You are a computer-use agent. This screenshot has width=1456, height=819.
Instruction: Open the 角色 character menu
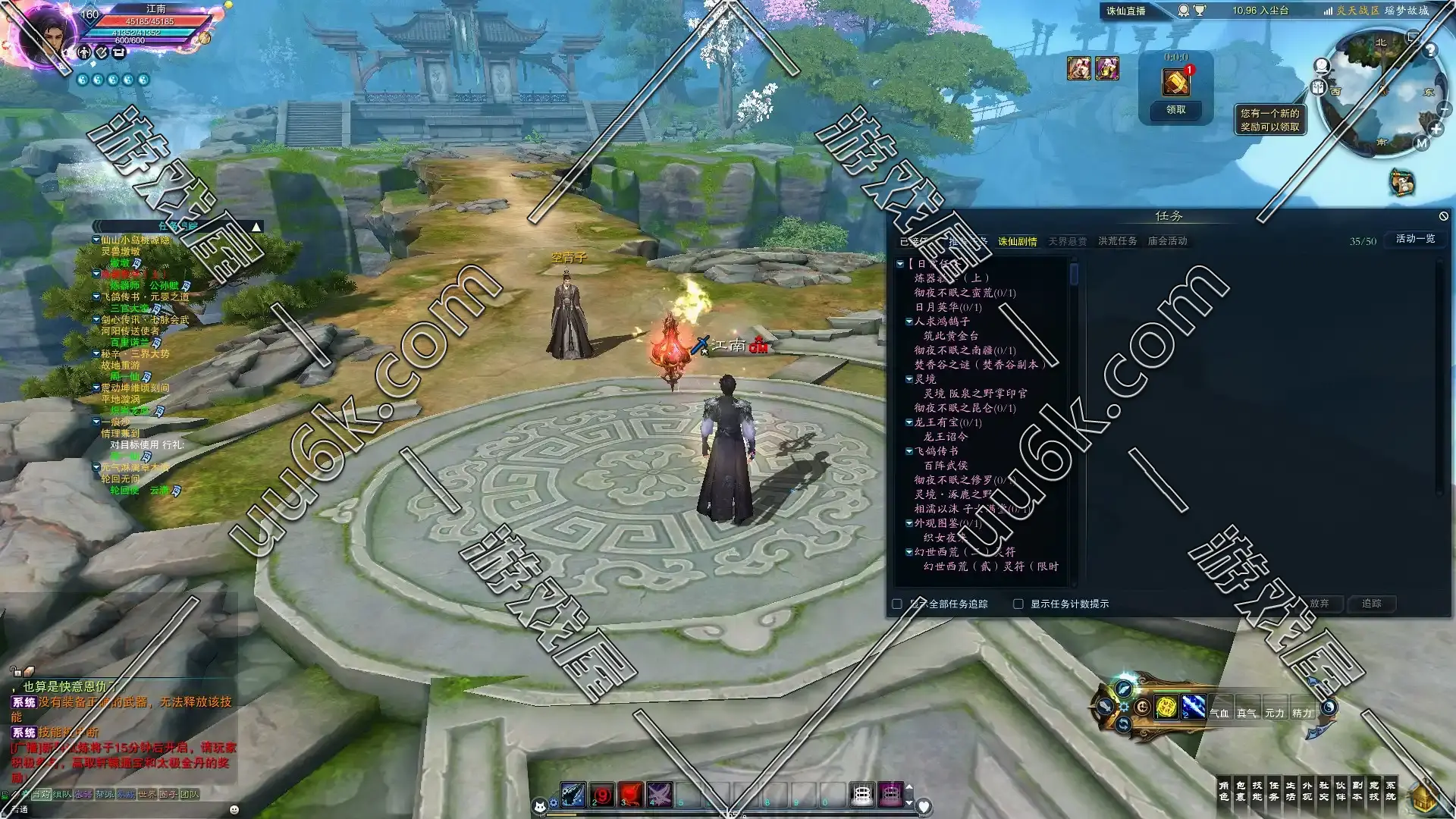[1223, 791]
